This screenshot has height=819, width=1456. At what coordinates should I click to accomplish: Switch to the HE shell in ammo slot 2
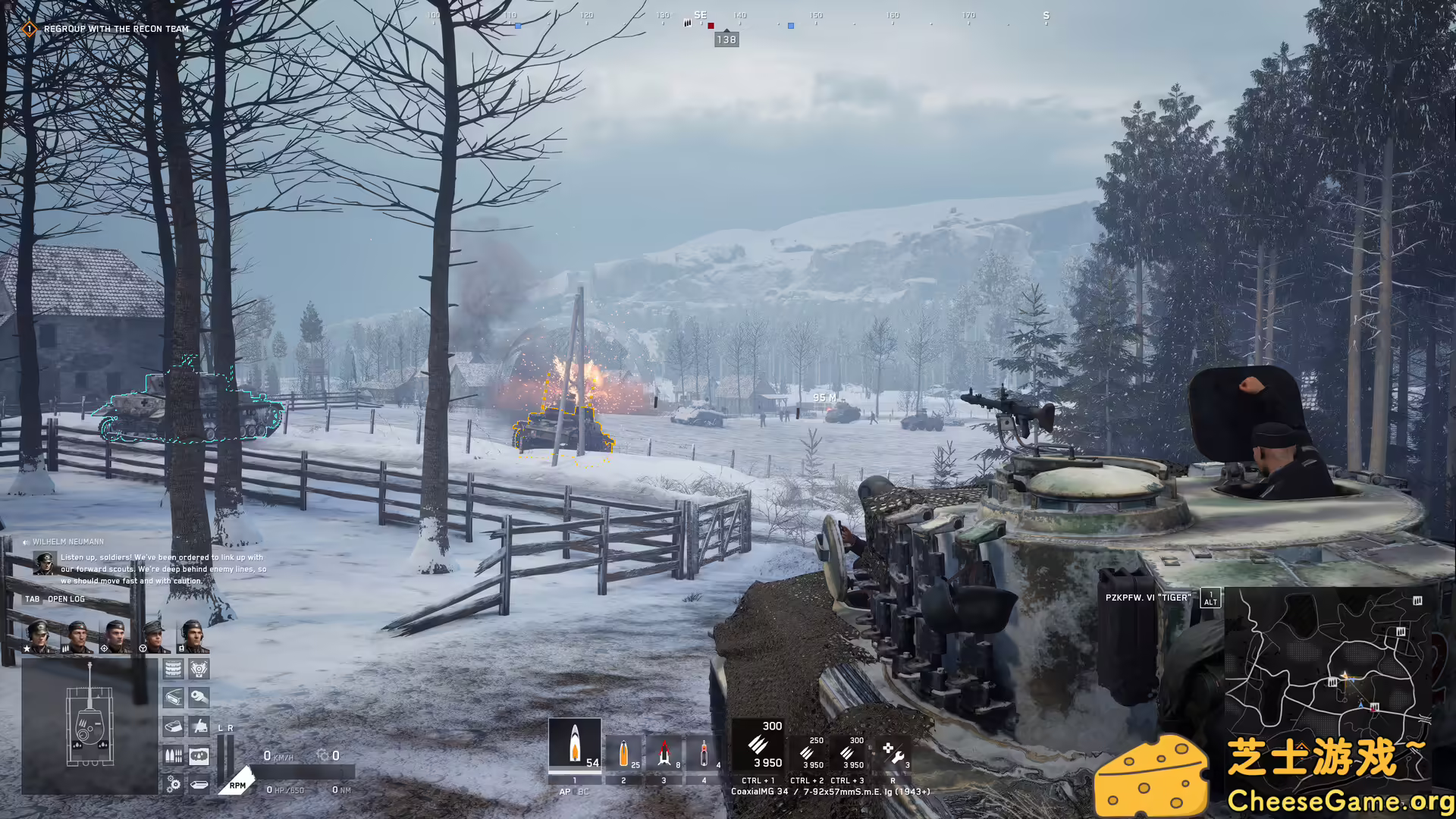[624, 752]
